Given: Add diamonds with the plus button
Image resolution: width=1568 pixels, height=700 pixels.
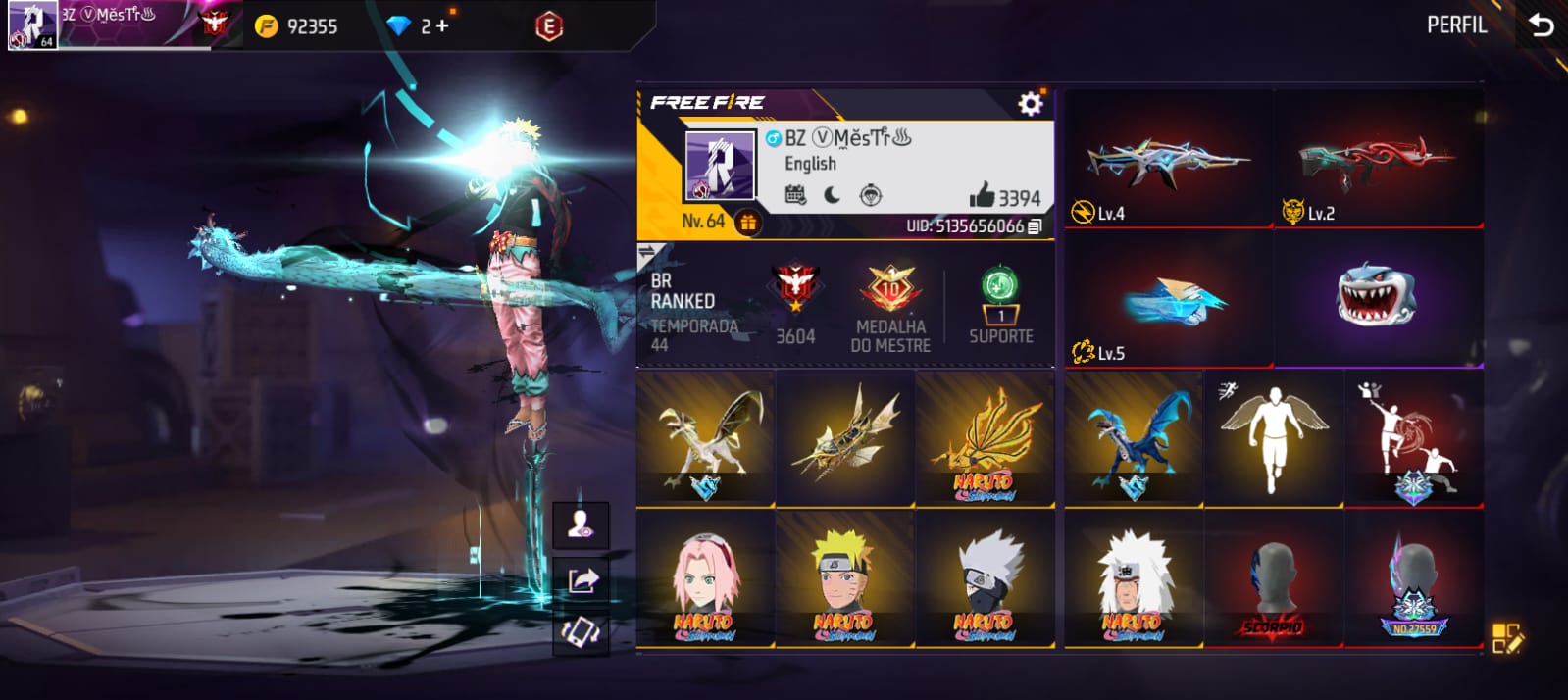Looking at the screenshot, I should pos(442,26).
